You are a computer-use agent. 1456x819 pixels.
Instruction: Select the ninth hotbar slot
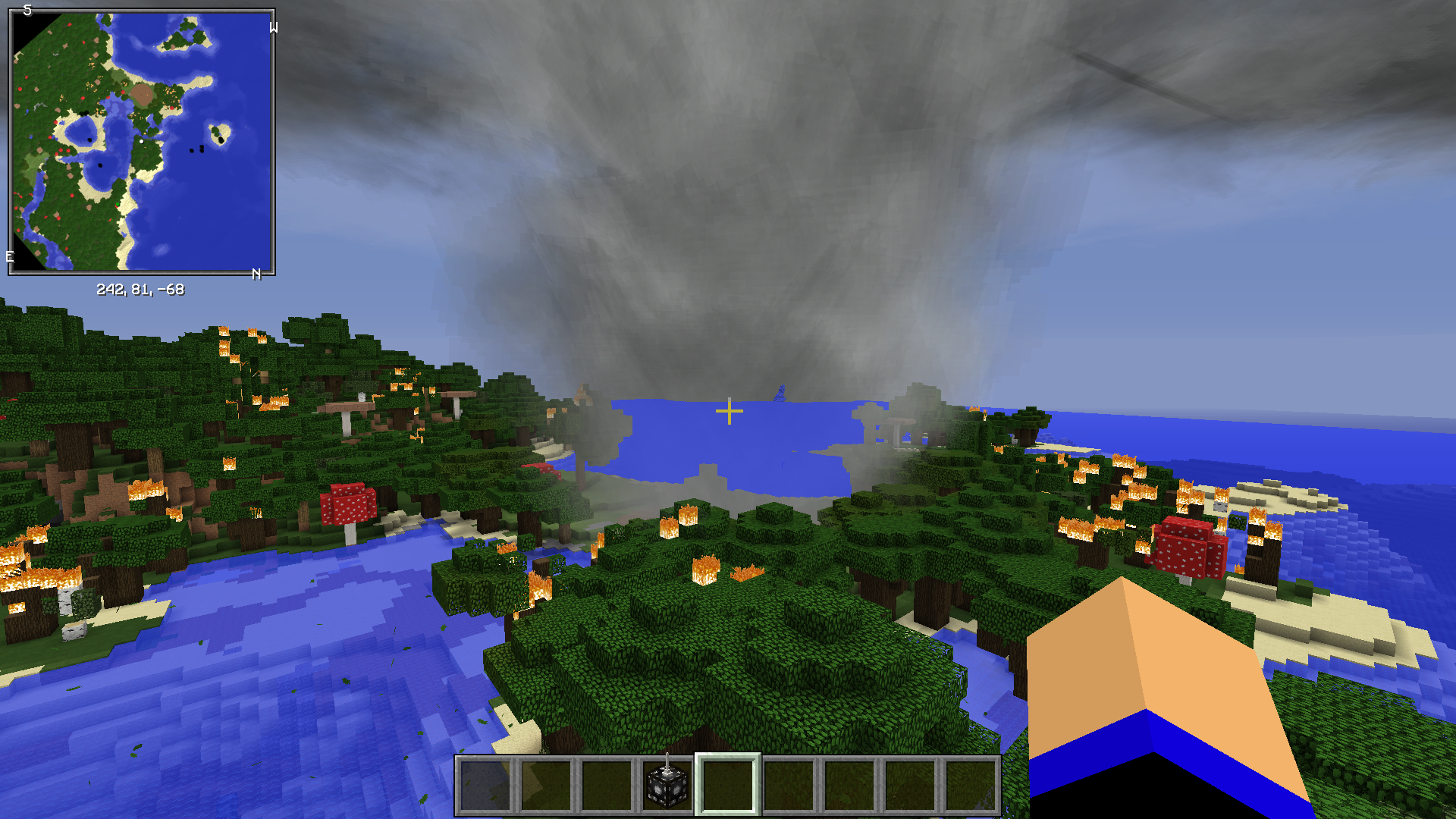click(973, 787)
